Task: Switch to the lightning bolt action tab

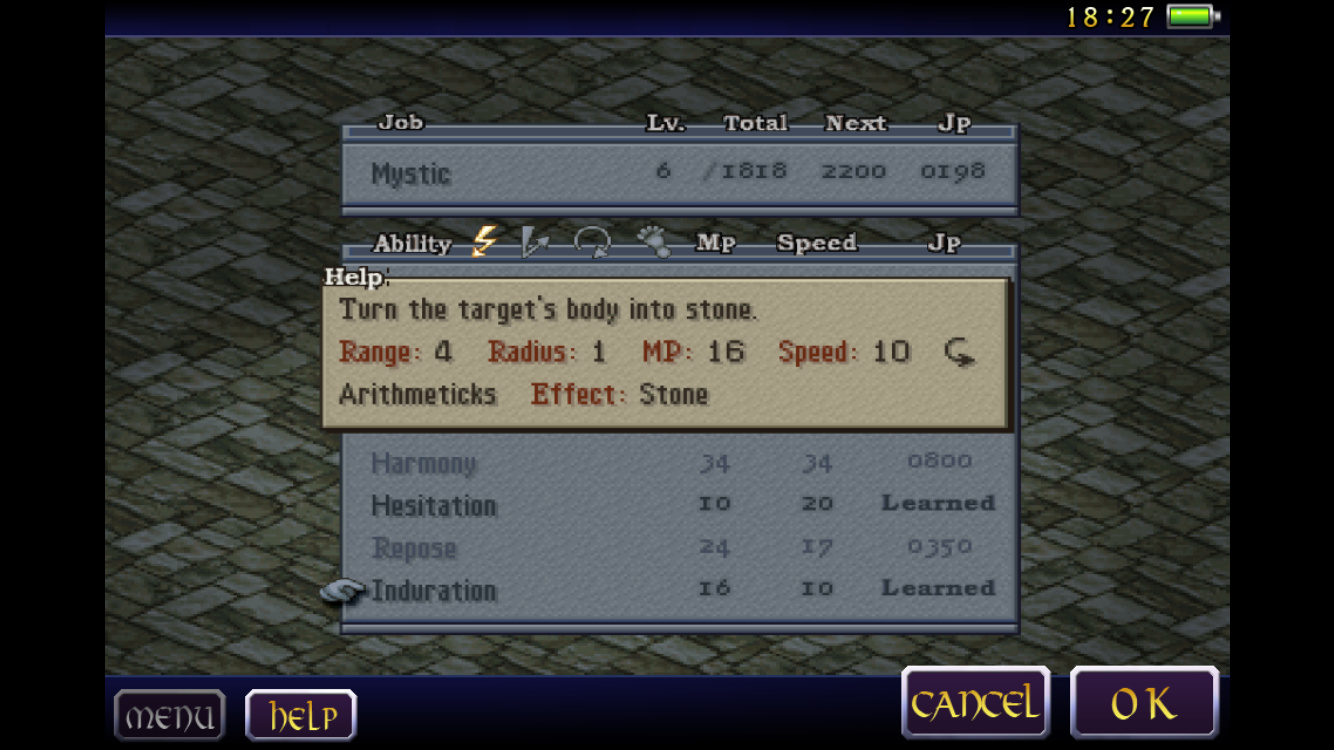Action: pyautogui.click(x=485, y=242)
